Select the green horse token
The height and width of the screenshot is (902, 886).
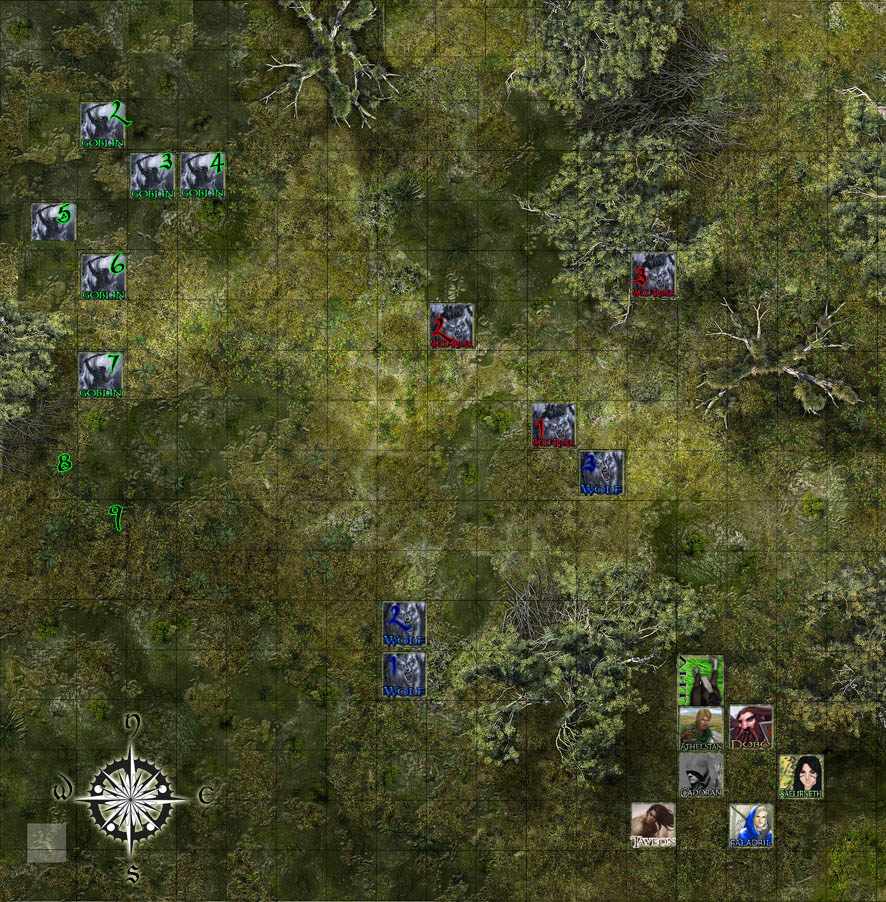(701, 679)
